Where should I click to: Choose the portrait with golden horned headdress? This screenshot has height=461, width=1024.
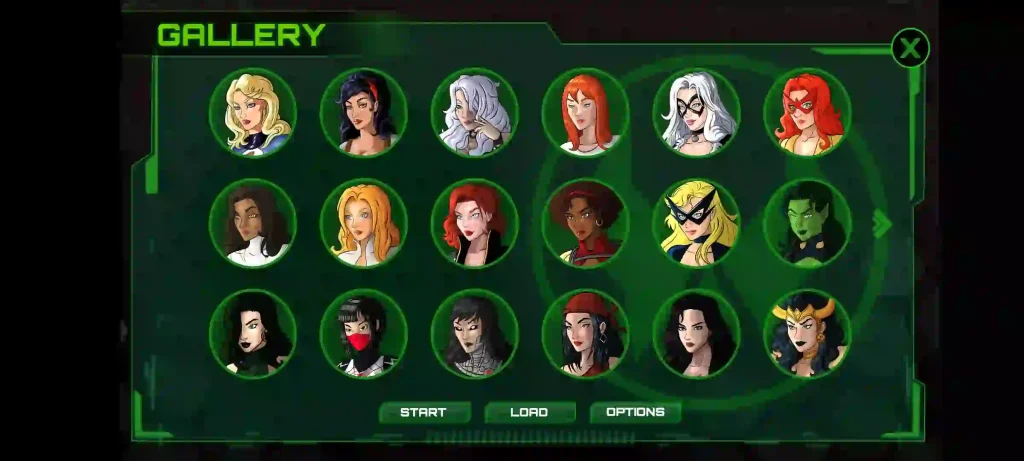[x=807, y=334]
